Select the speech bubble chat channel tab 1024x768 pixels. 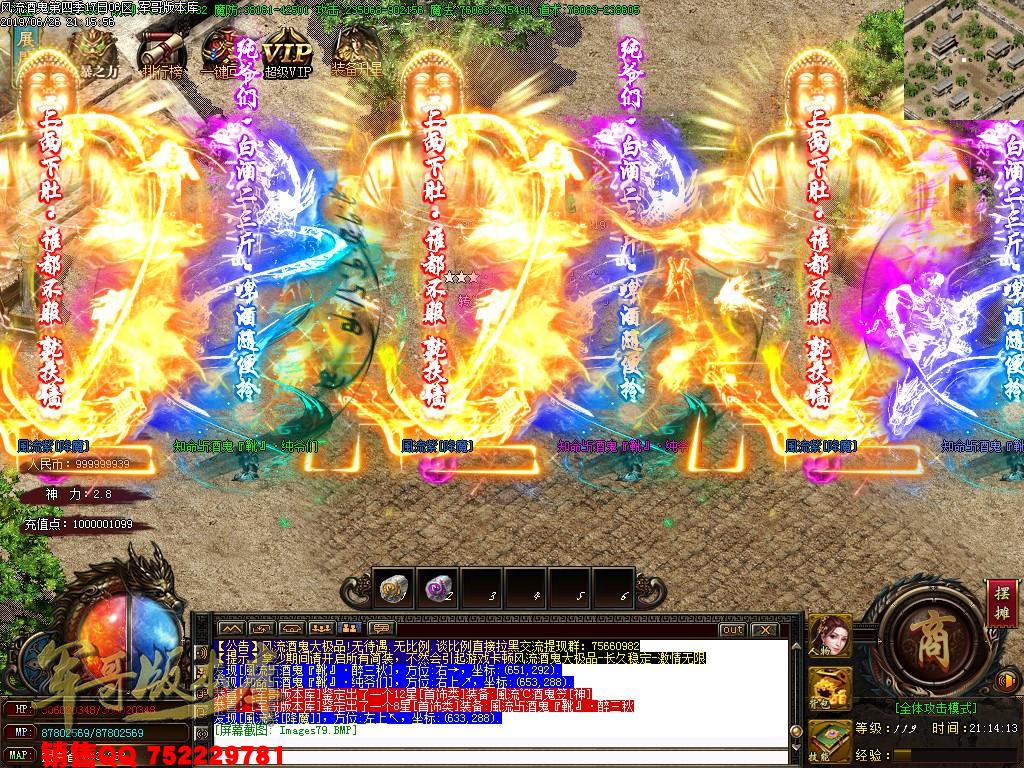pos(380,629)
